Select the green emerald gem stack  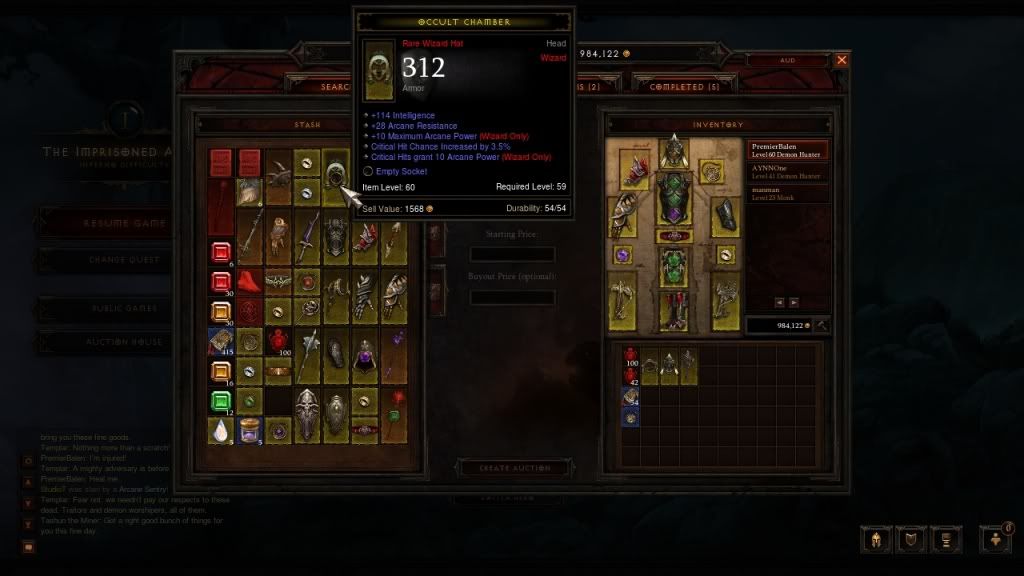(x=221, y=401)
